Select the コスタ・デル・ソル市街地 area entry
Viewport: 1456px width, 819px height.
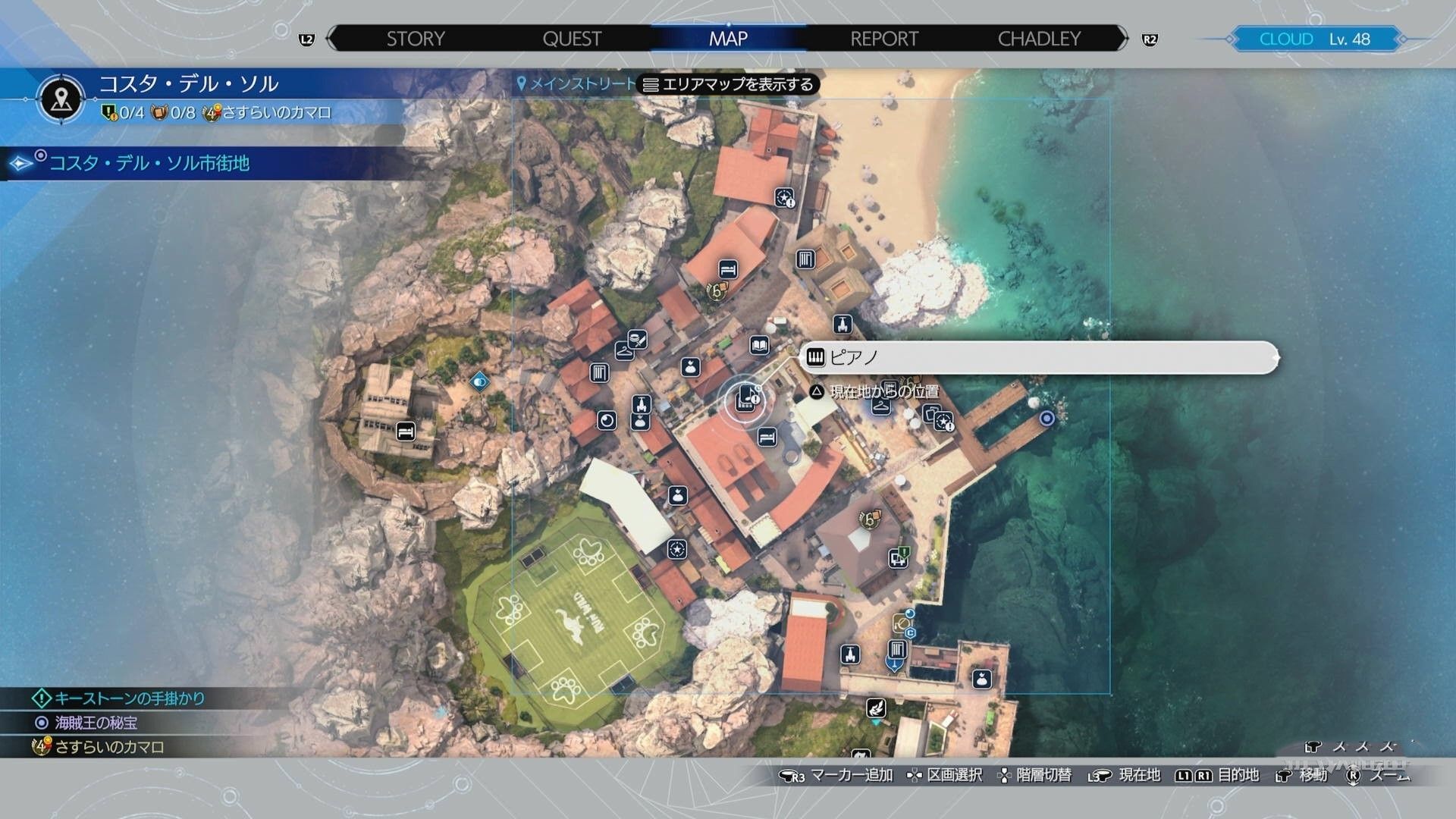tap(149, 163)
